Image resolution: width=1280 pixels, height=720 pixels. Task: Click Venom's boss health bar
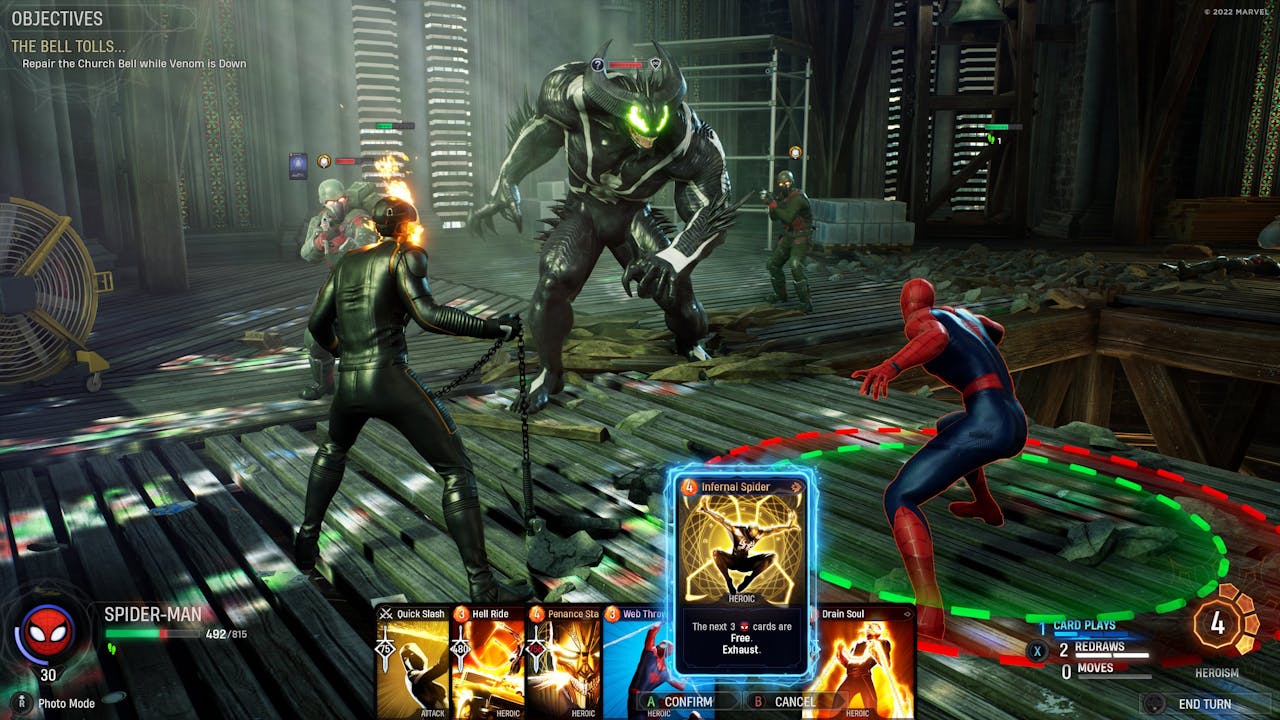point(627,63)
